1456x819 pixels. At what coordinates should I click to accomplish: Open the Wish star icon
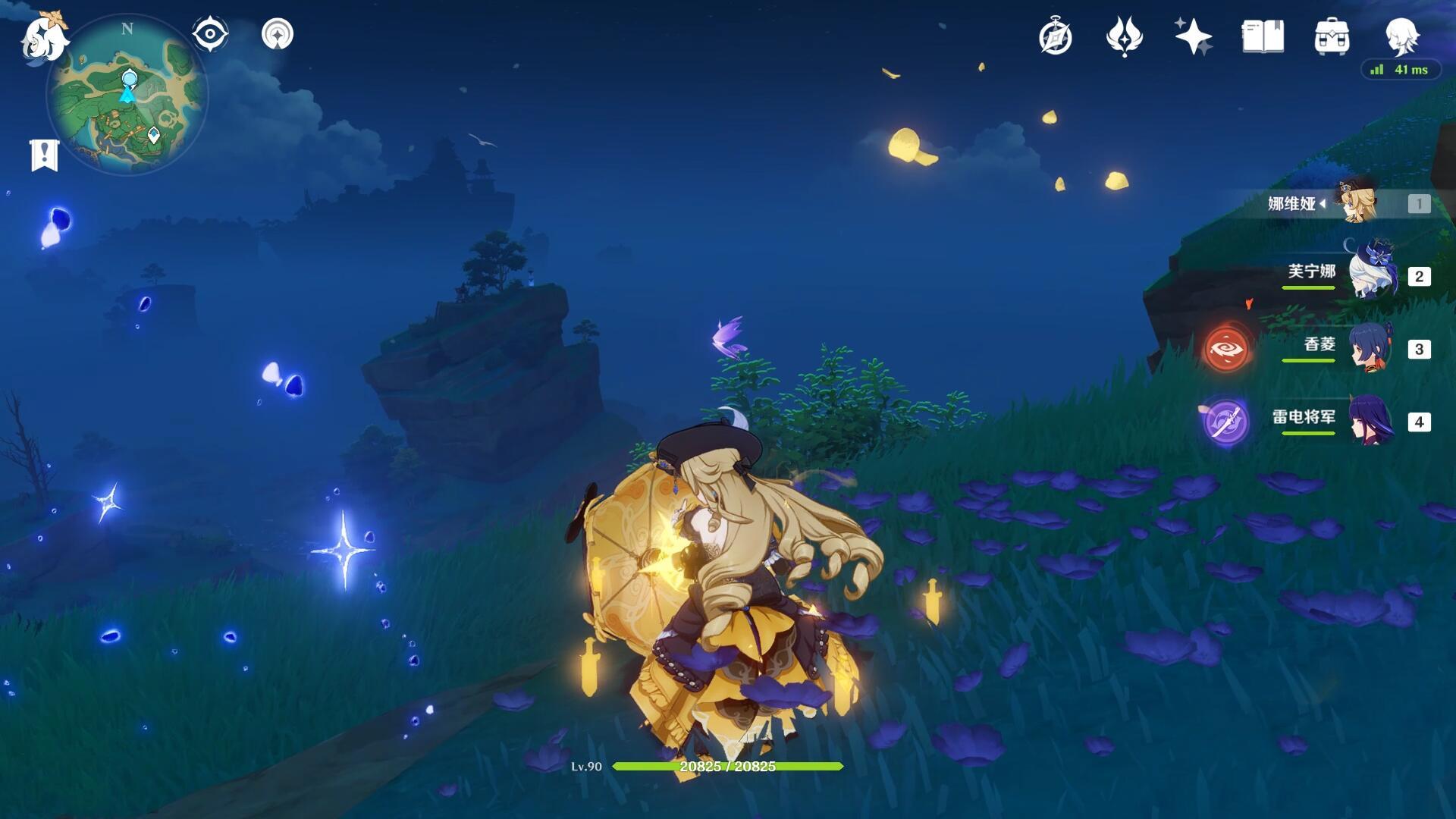(x=1193, y=36)
